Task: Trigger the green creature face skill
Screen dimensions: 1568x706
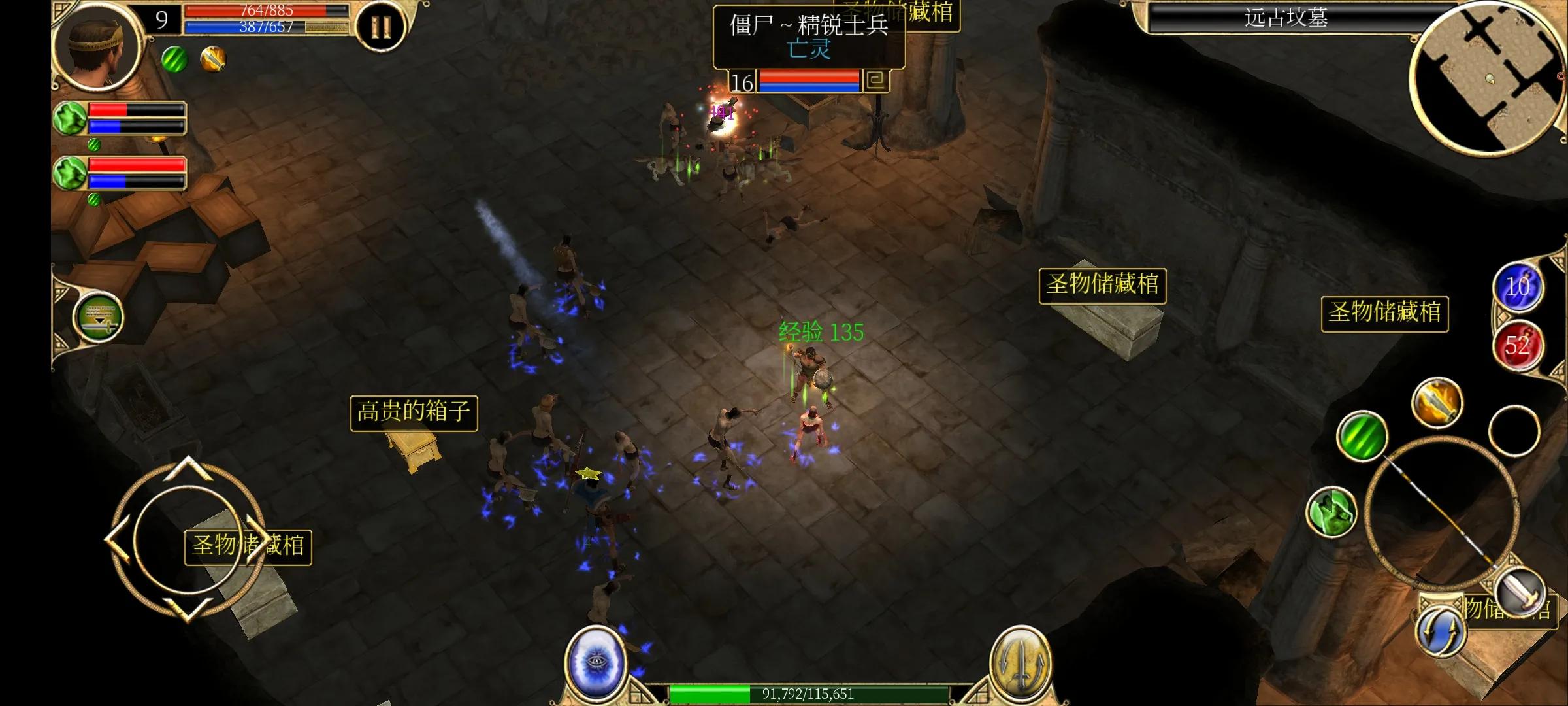Action: [1331, 512]
